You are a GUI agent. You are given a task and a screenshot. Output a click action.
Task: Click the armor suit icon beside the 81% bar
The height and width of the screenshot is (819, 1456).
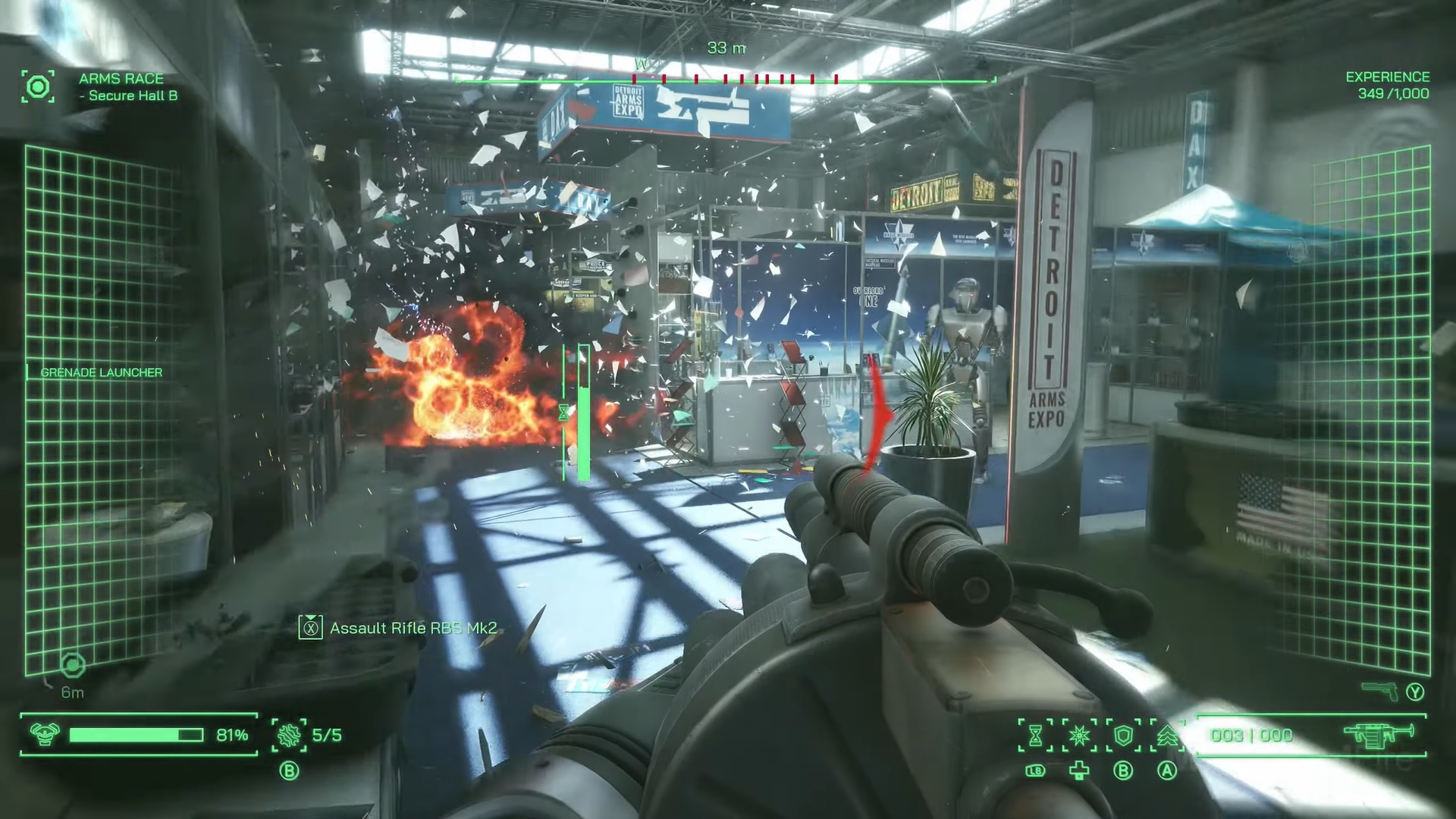click(45, 734)
